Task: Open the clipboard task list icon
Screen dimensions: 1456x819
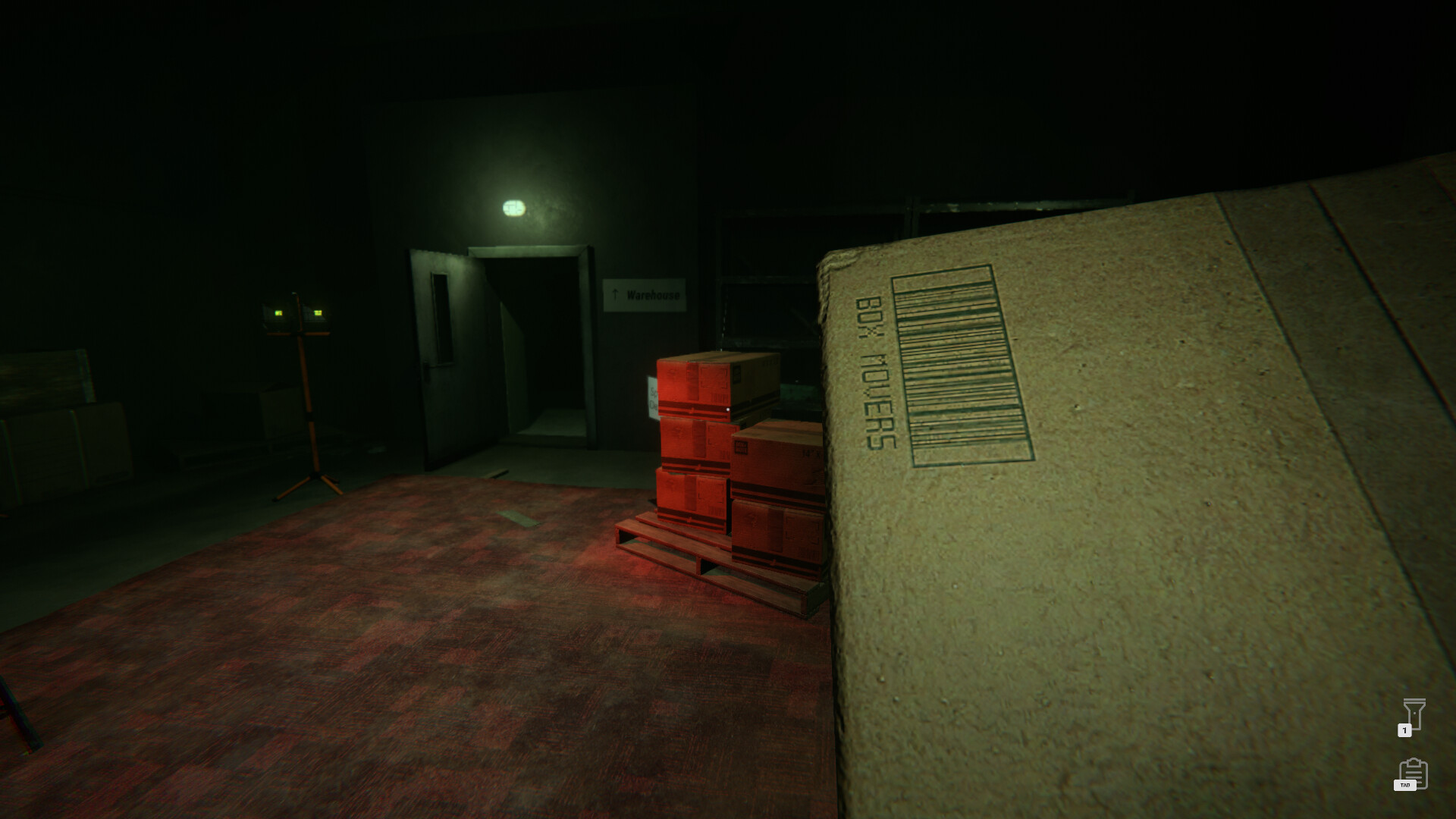Action: point(1414,773)
